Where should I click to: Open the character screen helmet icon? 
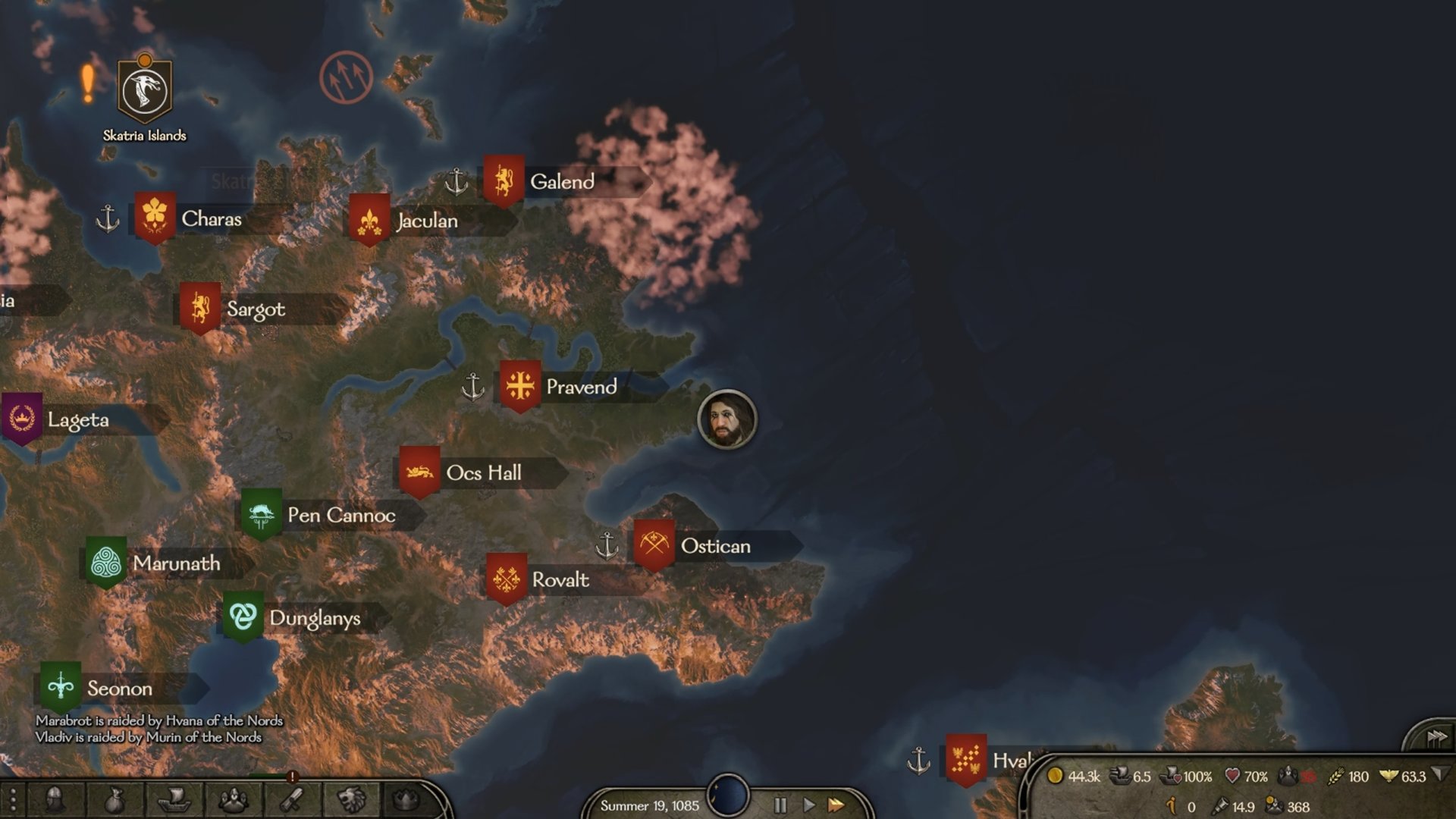pos(55,800)
